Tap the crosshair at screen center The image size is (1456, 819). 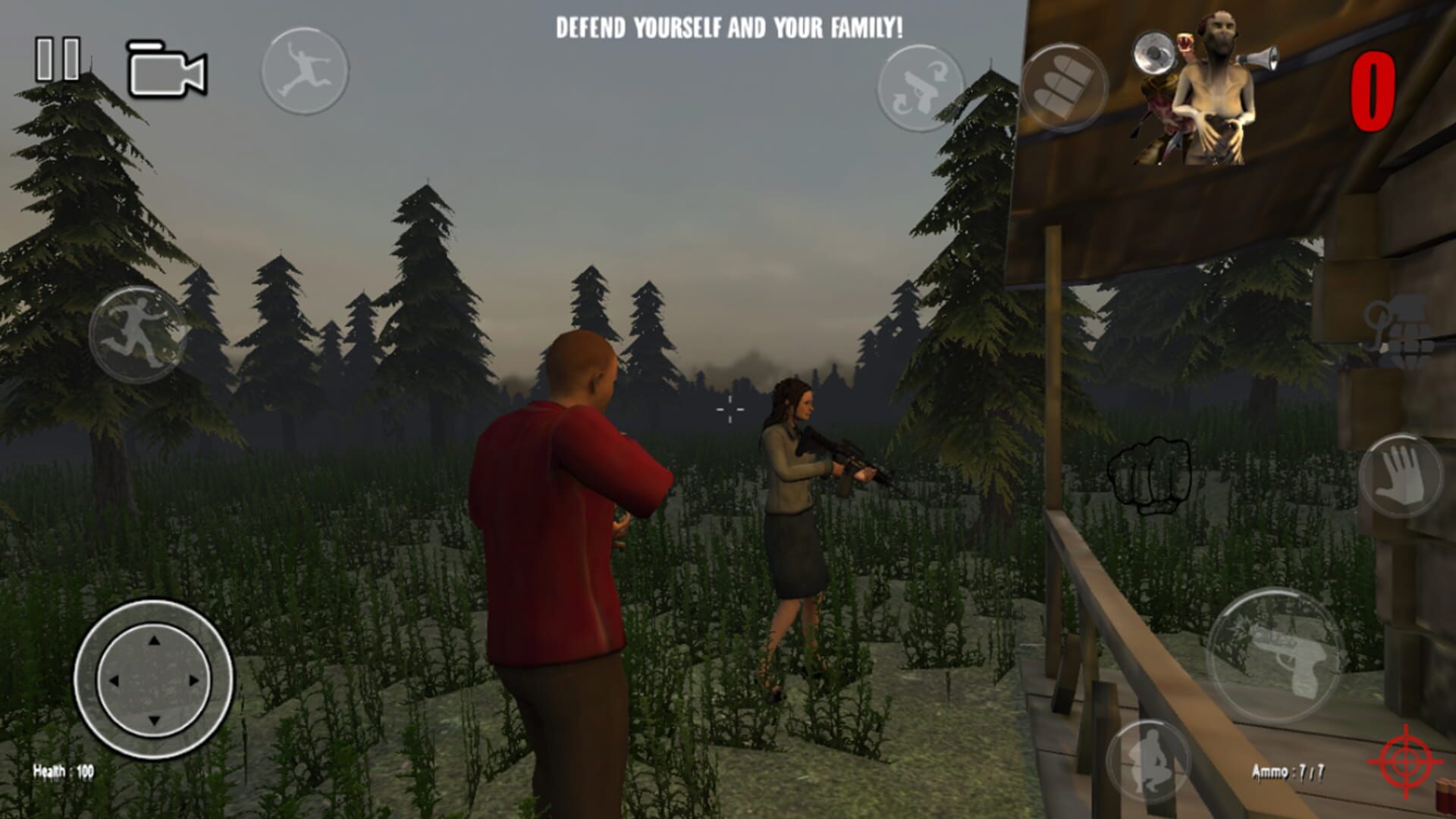click(x=729, y=409)
